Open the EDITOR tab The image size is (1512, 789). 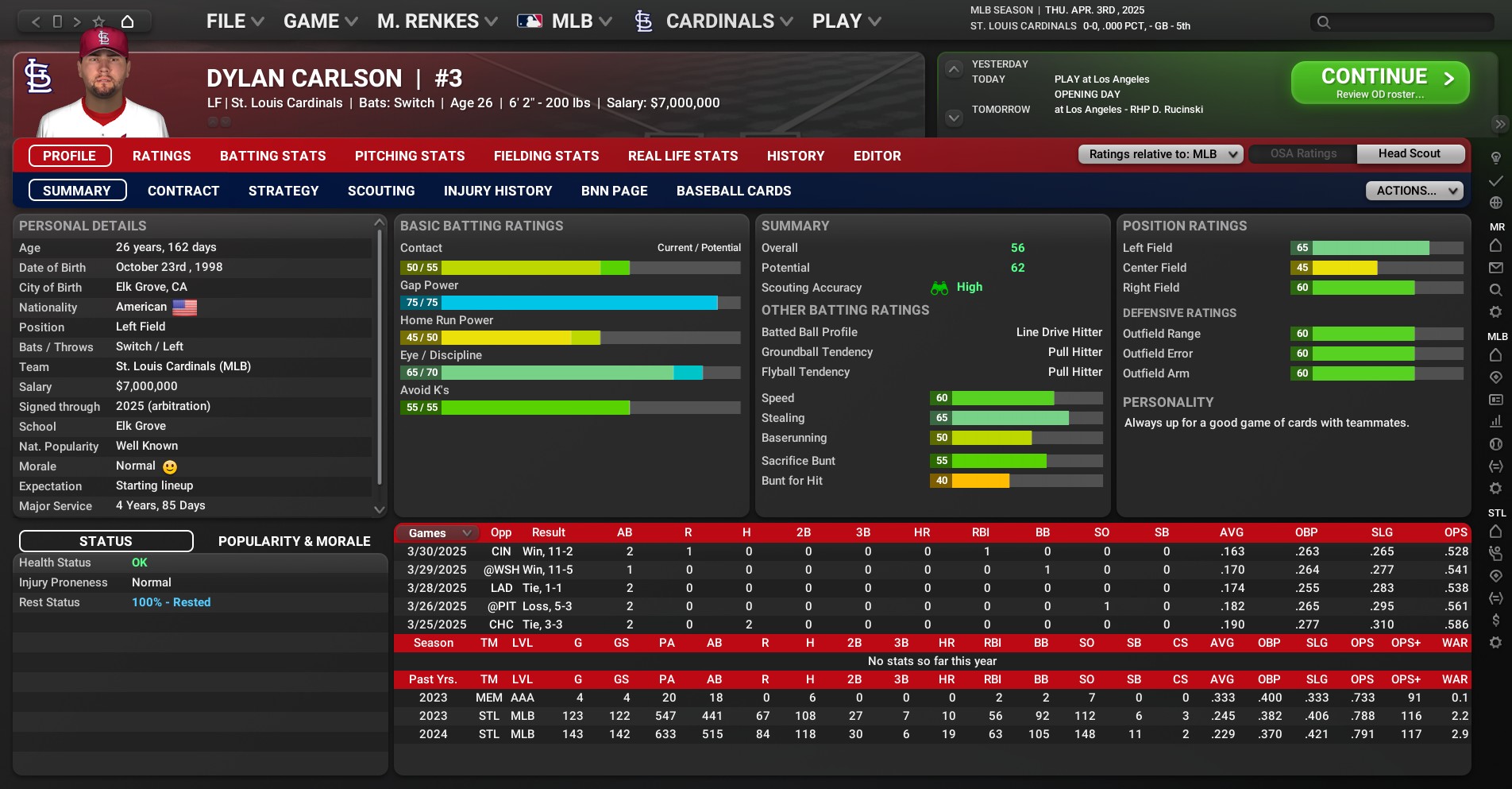pos(877,156)
